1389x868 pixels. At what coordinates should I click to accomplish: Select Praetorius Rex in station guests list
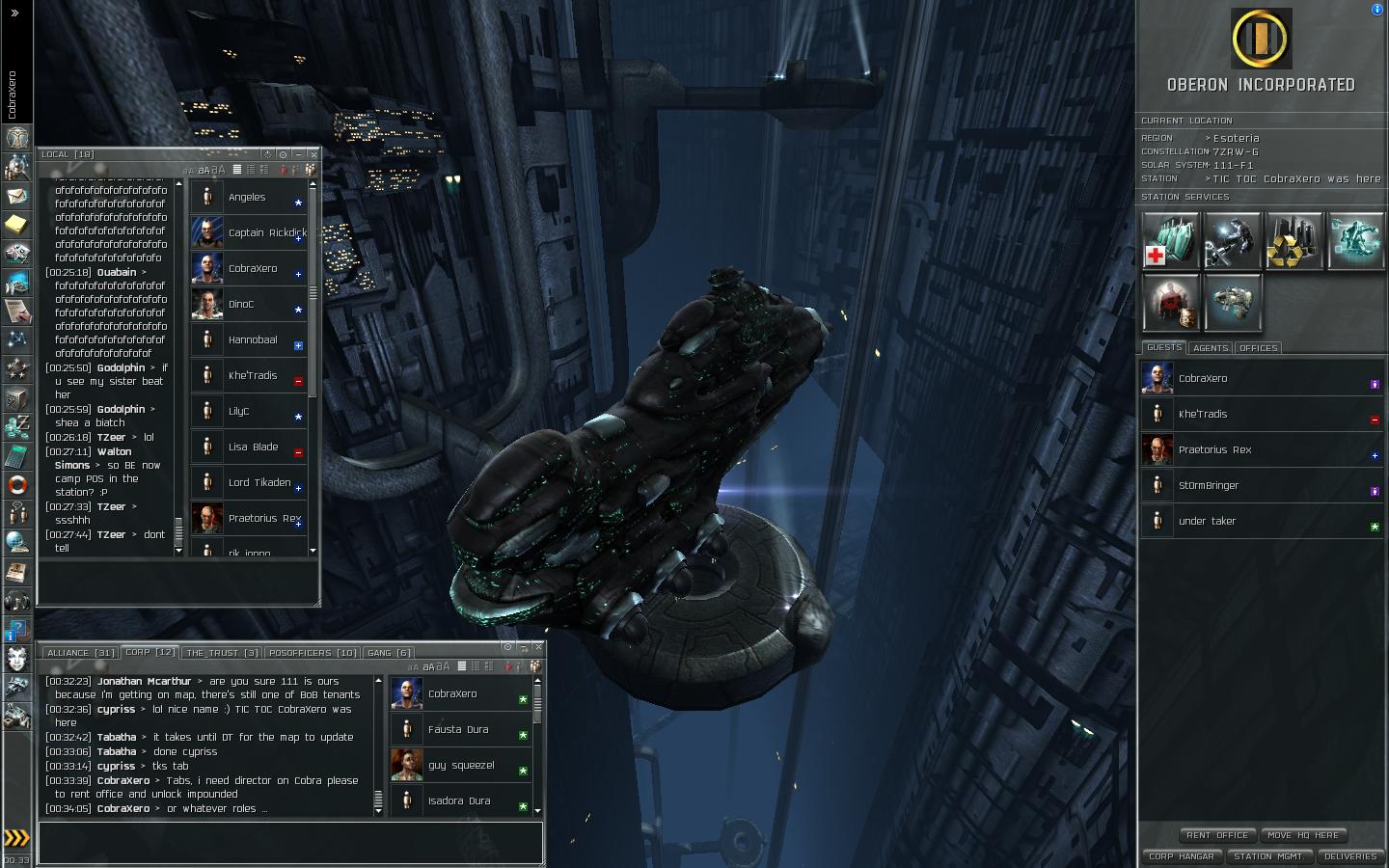click(1214, 450)
